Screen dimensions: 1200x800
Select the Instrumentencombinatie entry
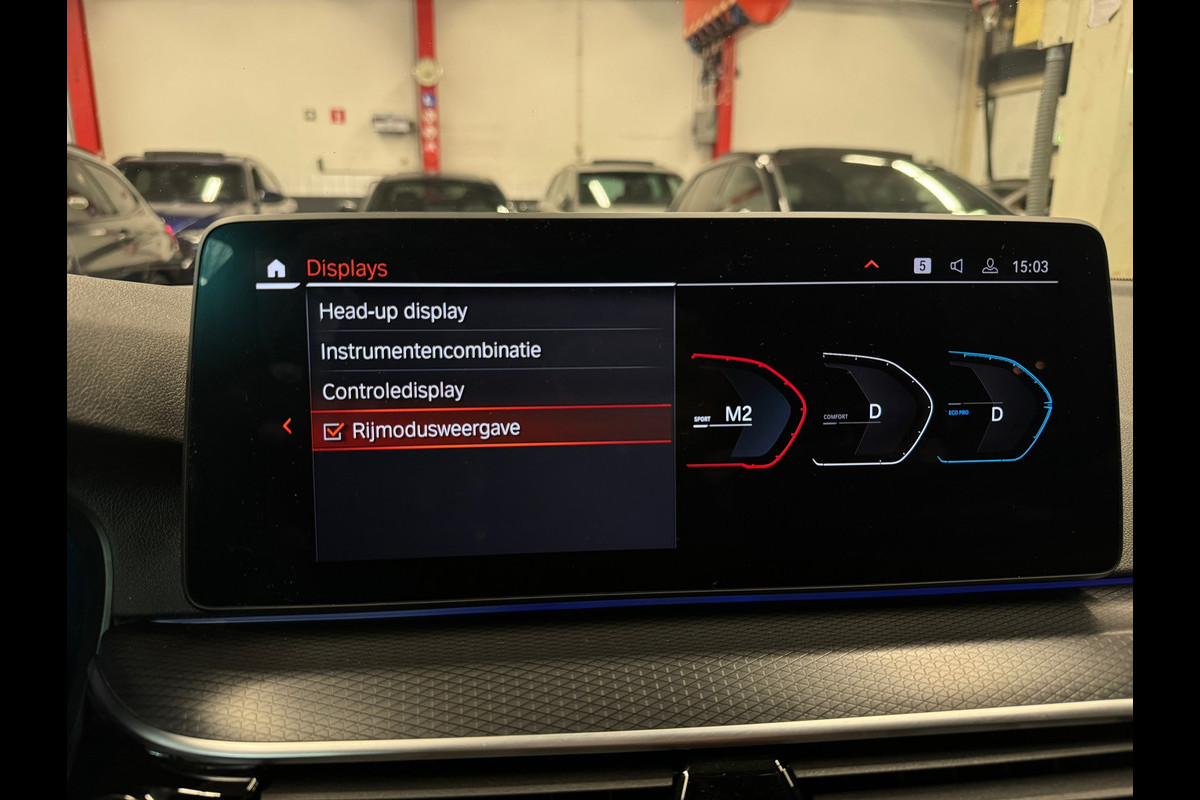[430, 351]
